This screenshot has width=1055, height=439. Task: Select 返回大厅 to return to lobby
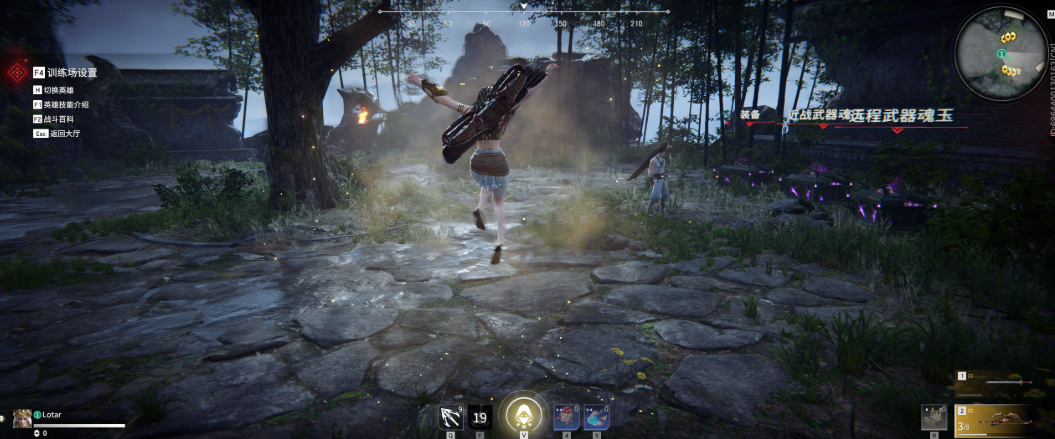63,132
